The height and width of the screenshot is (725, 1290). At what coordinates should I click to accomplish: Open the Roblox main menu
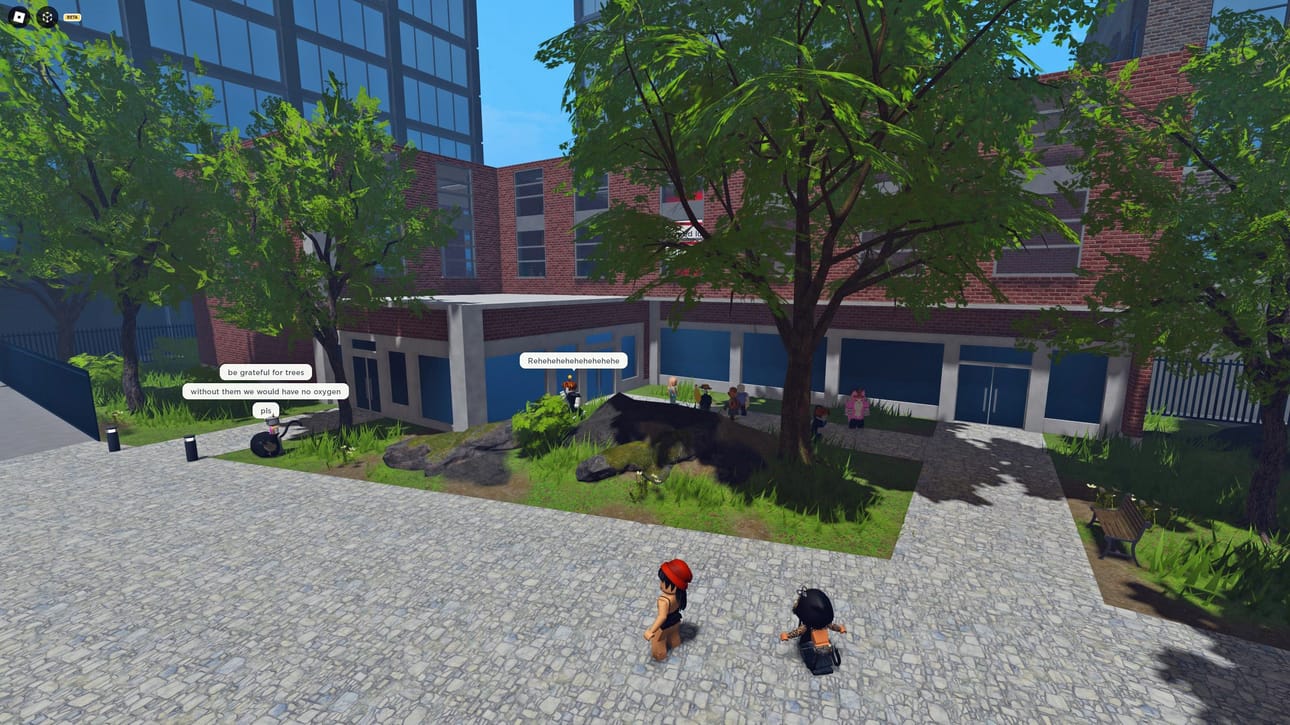click(x=18, y=17)
